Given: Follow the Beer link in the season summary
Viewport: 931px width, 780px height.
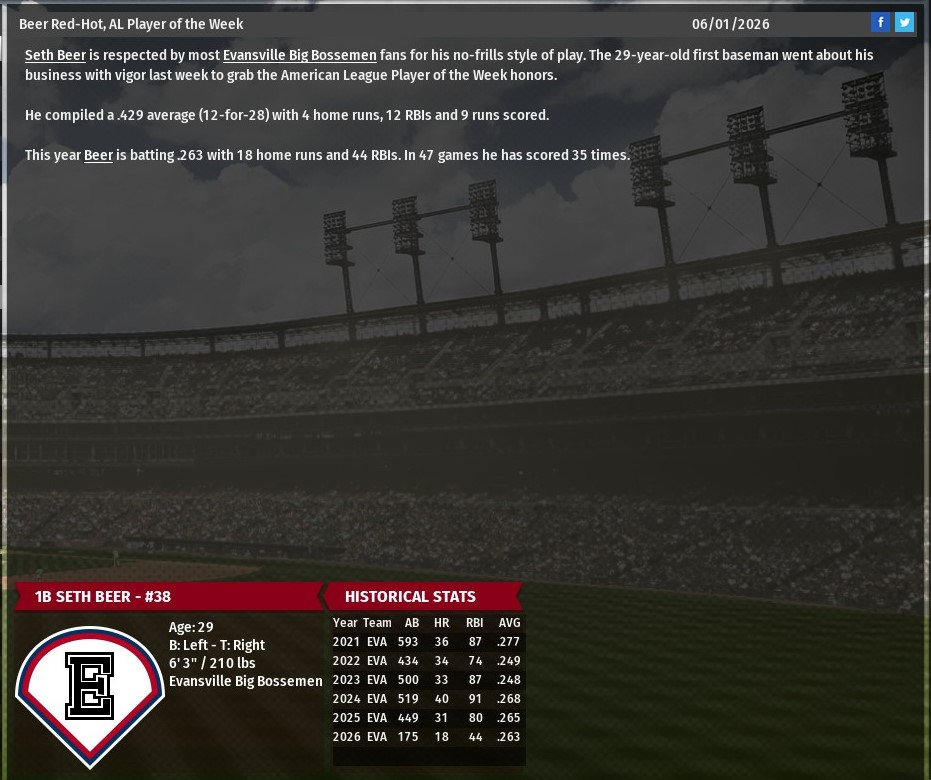Looking at the screenshot, I should (x=98, y=156).
